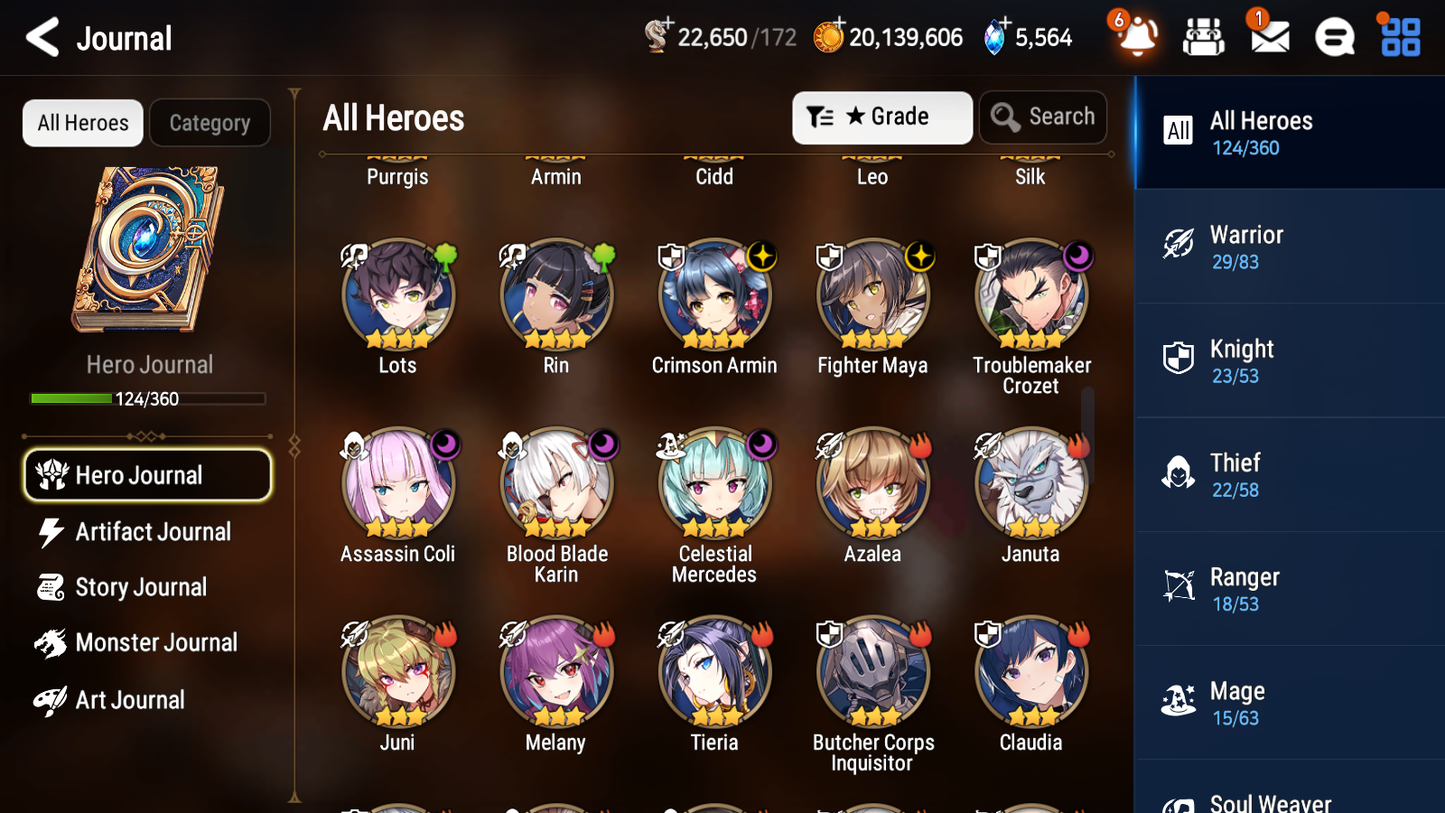Click the Hero Journal progress bar

(x=149, y=397)
